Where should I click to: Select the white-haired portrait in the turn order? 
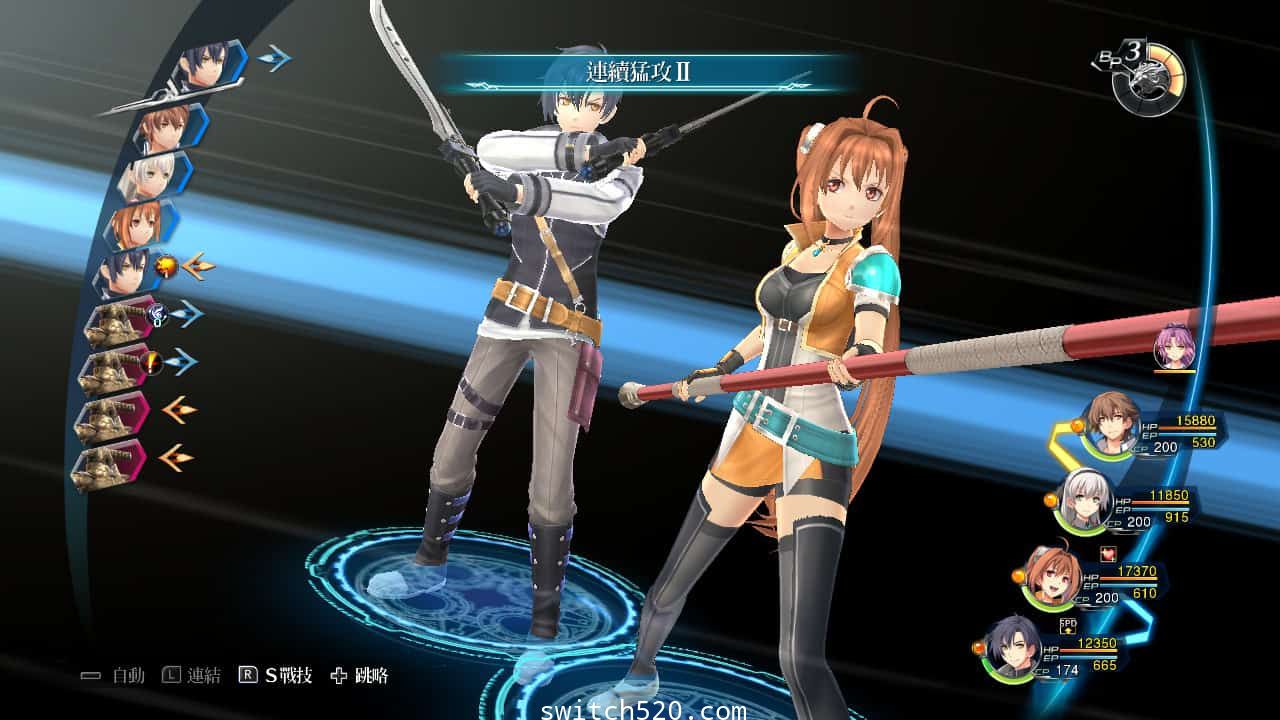(x=150, y=177)
